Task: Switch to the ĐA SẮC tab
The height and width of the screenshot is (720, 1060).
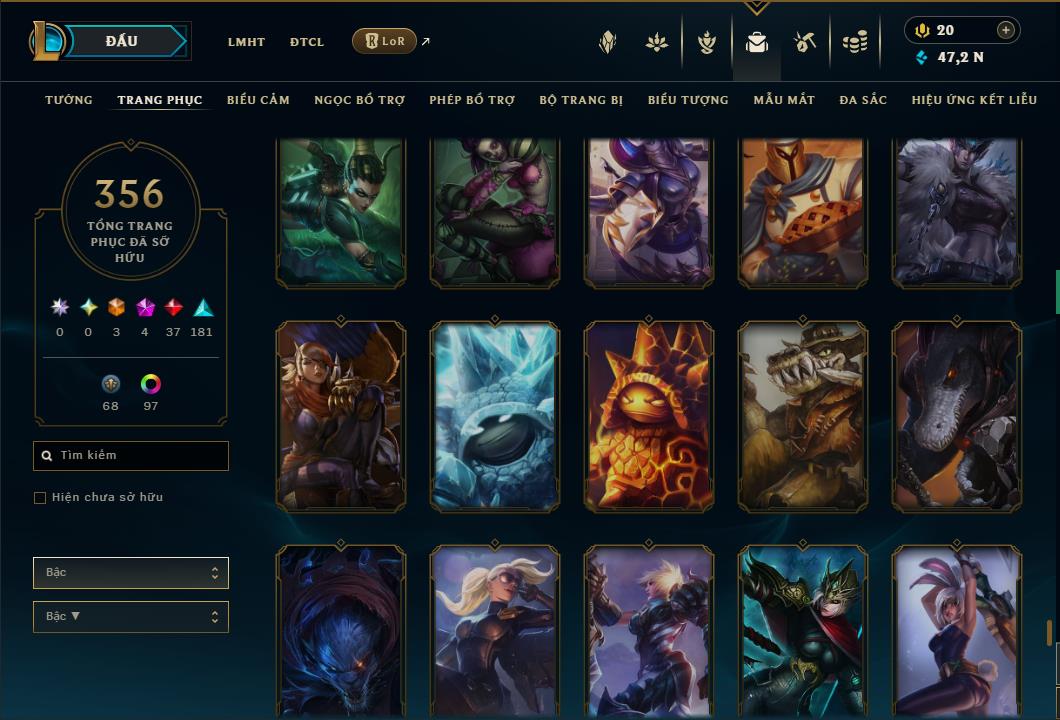Action: [863, 100]
